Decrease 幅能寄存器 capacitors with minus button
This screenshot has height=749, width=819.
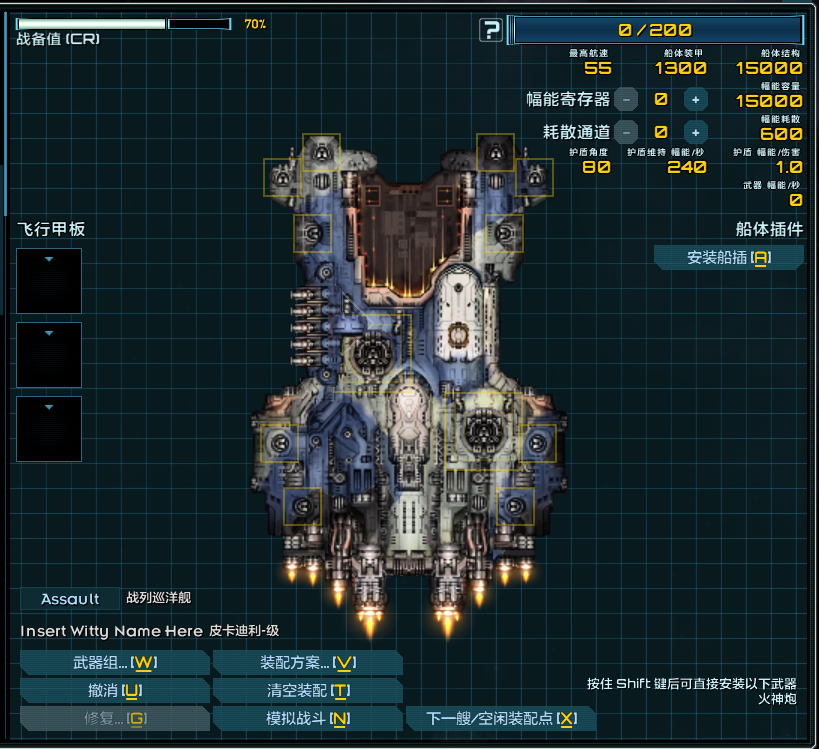(626, 99)
